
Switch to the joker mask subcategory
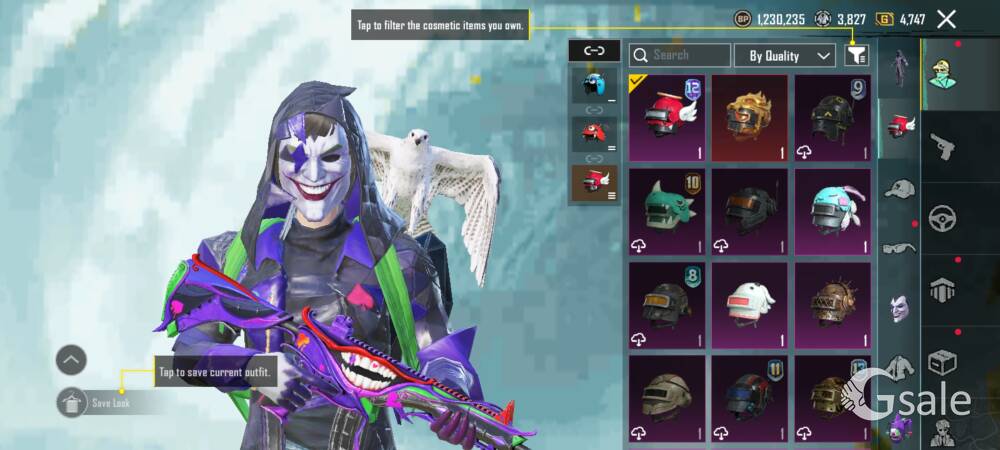click(900, 306)
